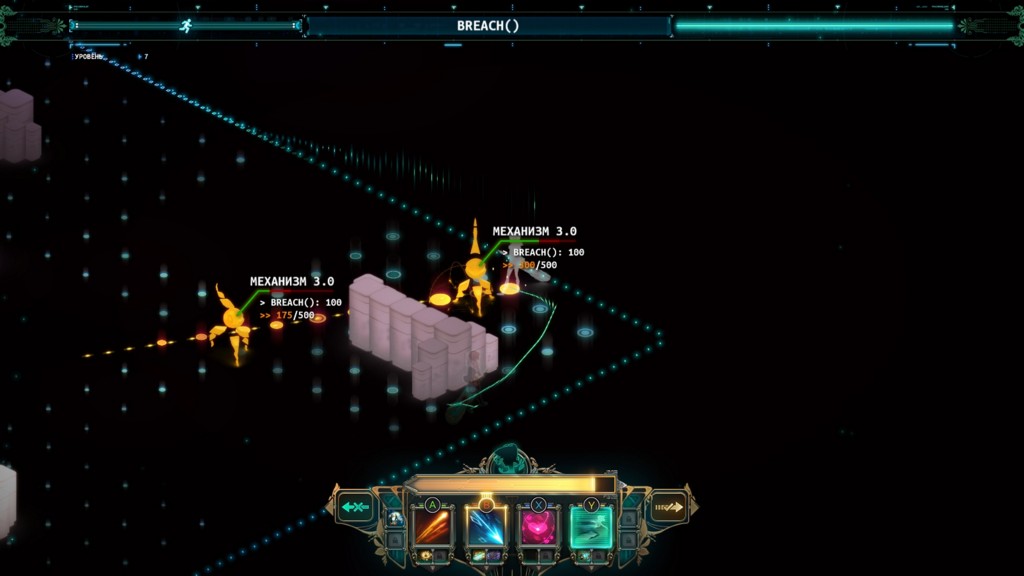1024x576 pixels.
Task: Select the orange Crash() ability icon
Action: (433, 526)
